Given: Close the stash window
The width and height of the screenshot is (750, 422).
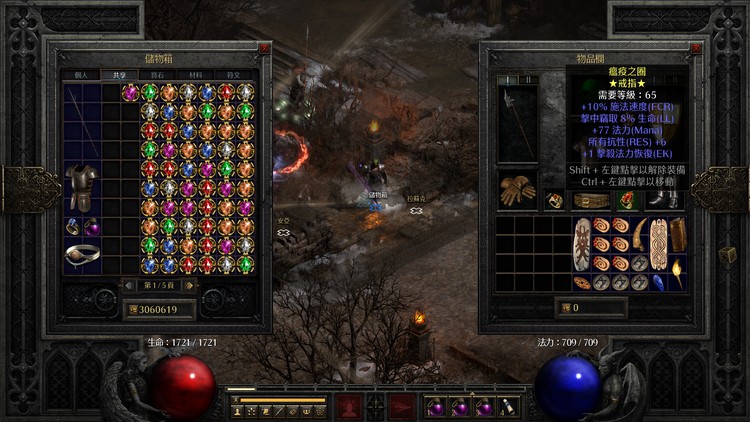Looking at the screenshot, I should 264,47.
